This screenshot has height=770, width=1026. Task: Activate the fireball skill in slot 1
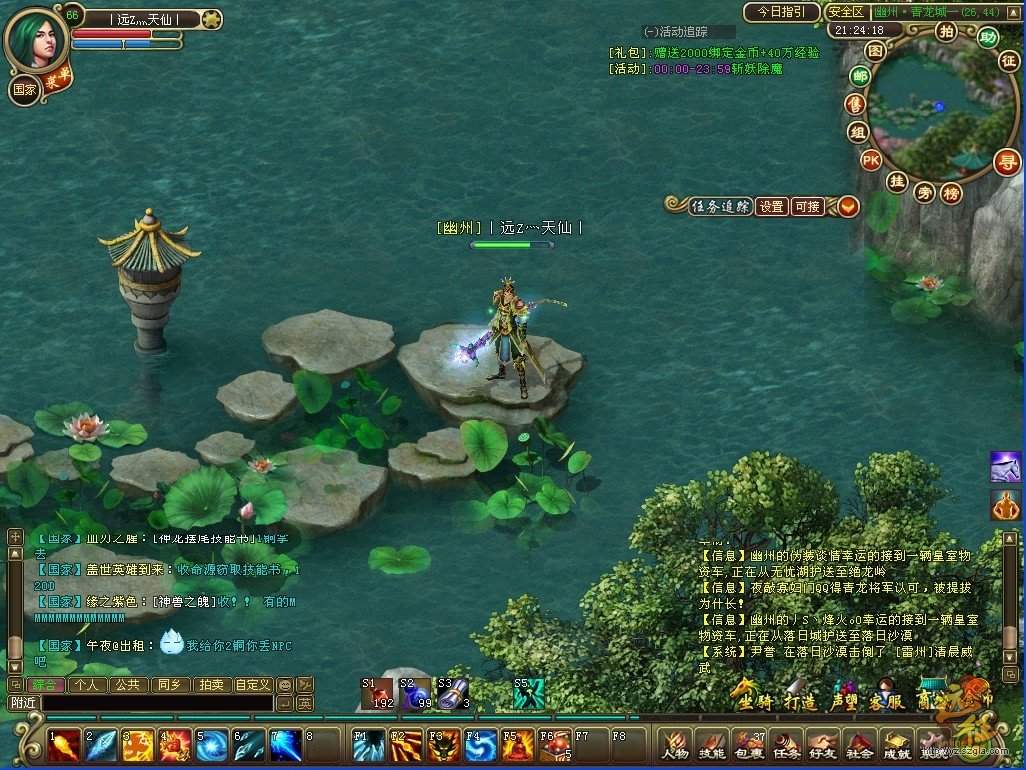click(65, 745)
